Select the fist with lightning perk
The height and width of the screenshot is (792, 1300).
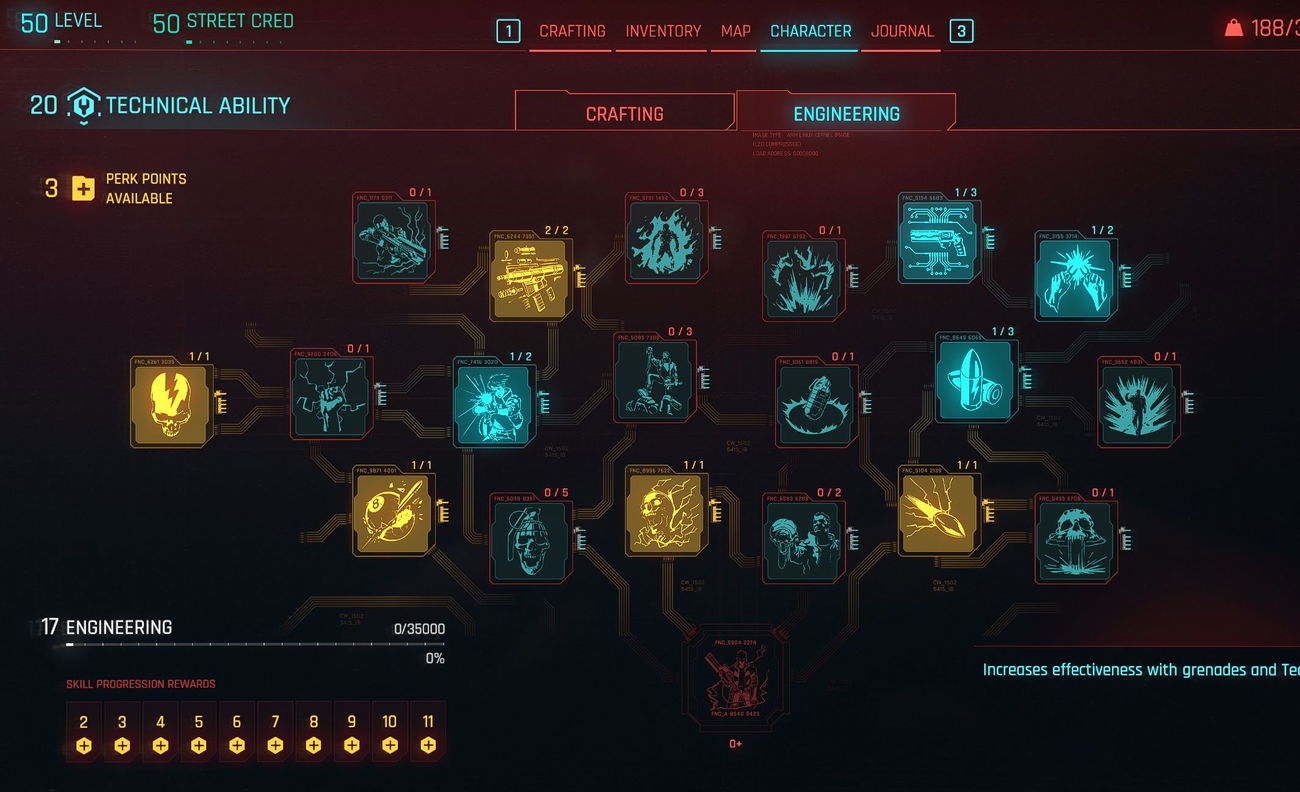pyautogui.click(x=331, y=397)
